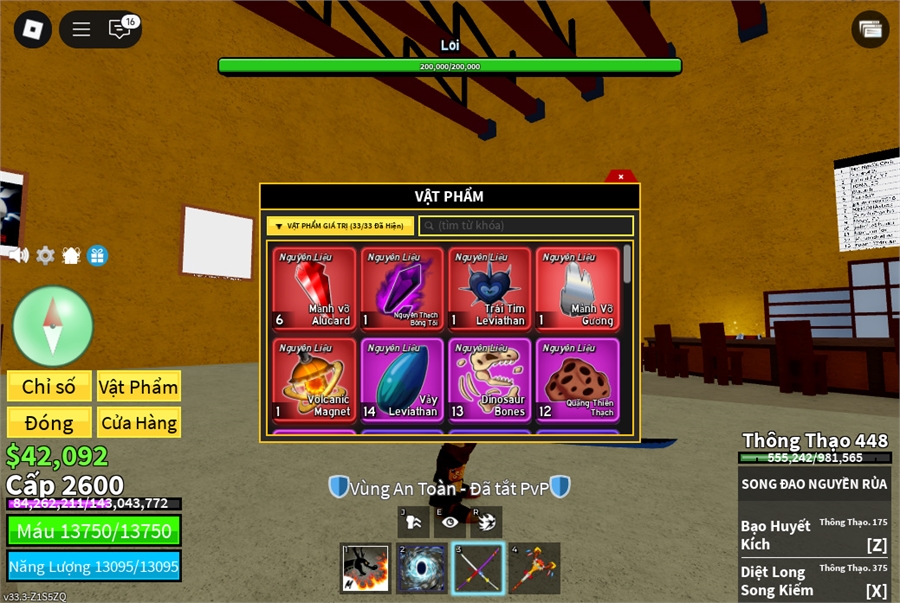Choose the Vảy Leviathan item
The image size is (900, 603).
point(402,379)
